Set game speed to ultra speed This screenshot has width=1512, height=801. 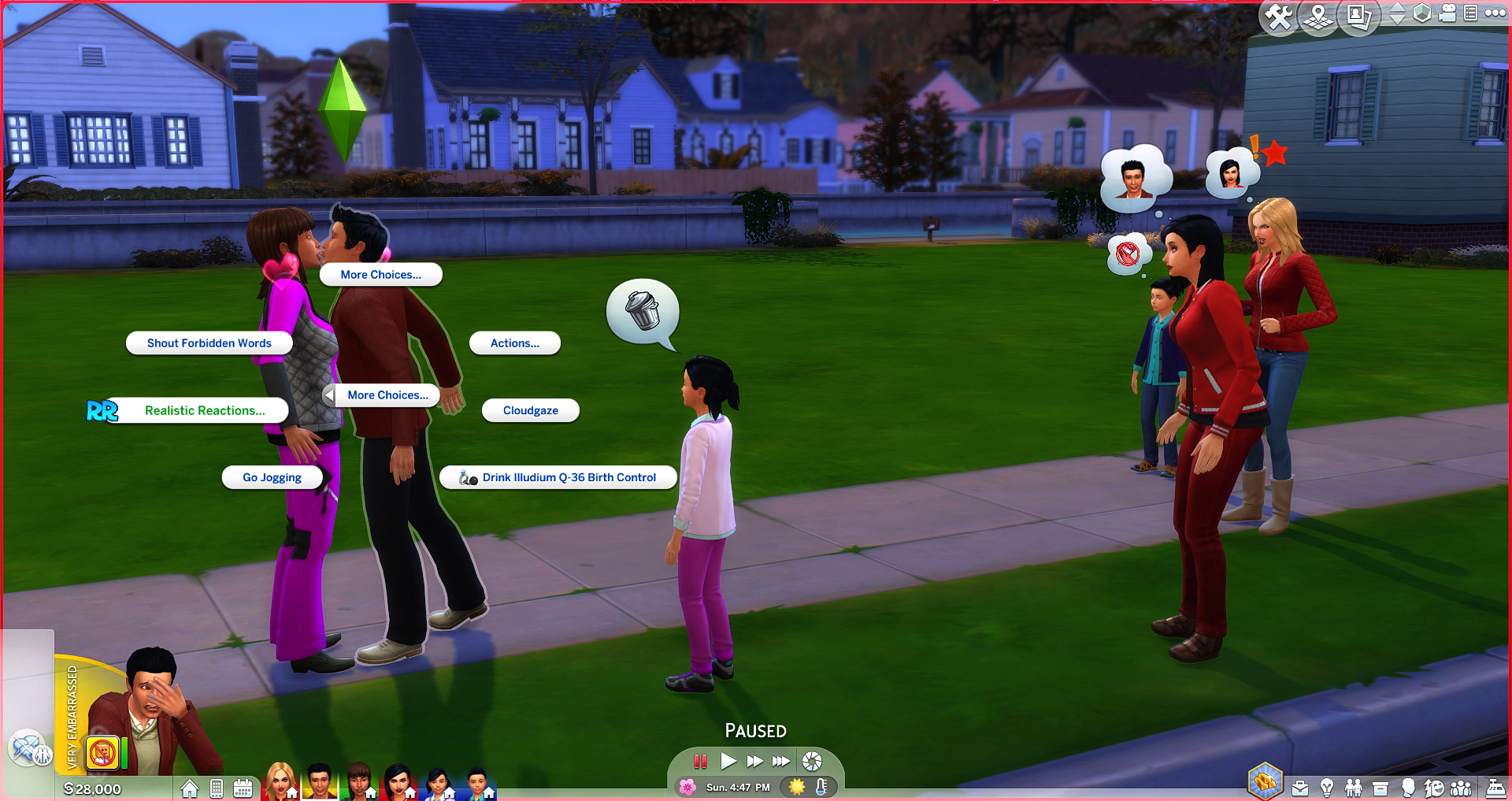(781, 761)
